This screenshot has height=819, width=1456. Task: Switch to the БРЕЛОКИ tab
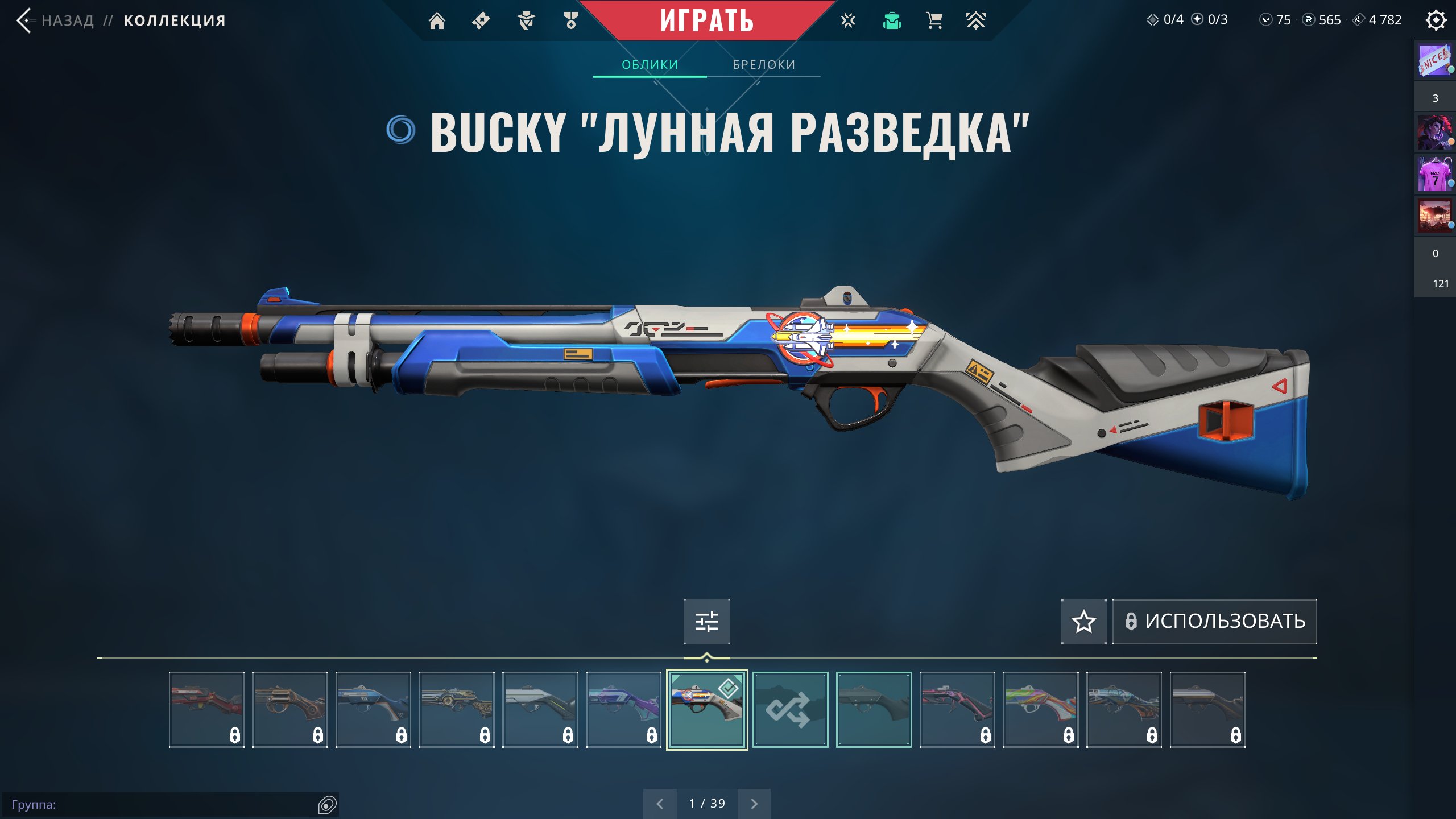pos(764,65)
